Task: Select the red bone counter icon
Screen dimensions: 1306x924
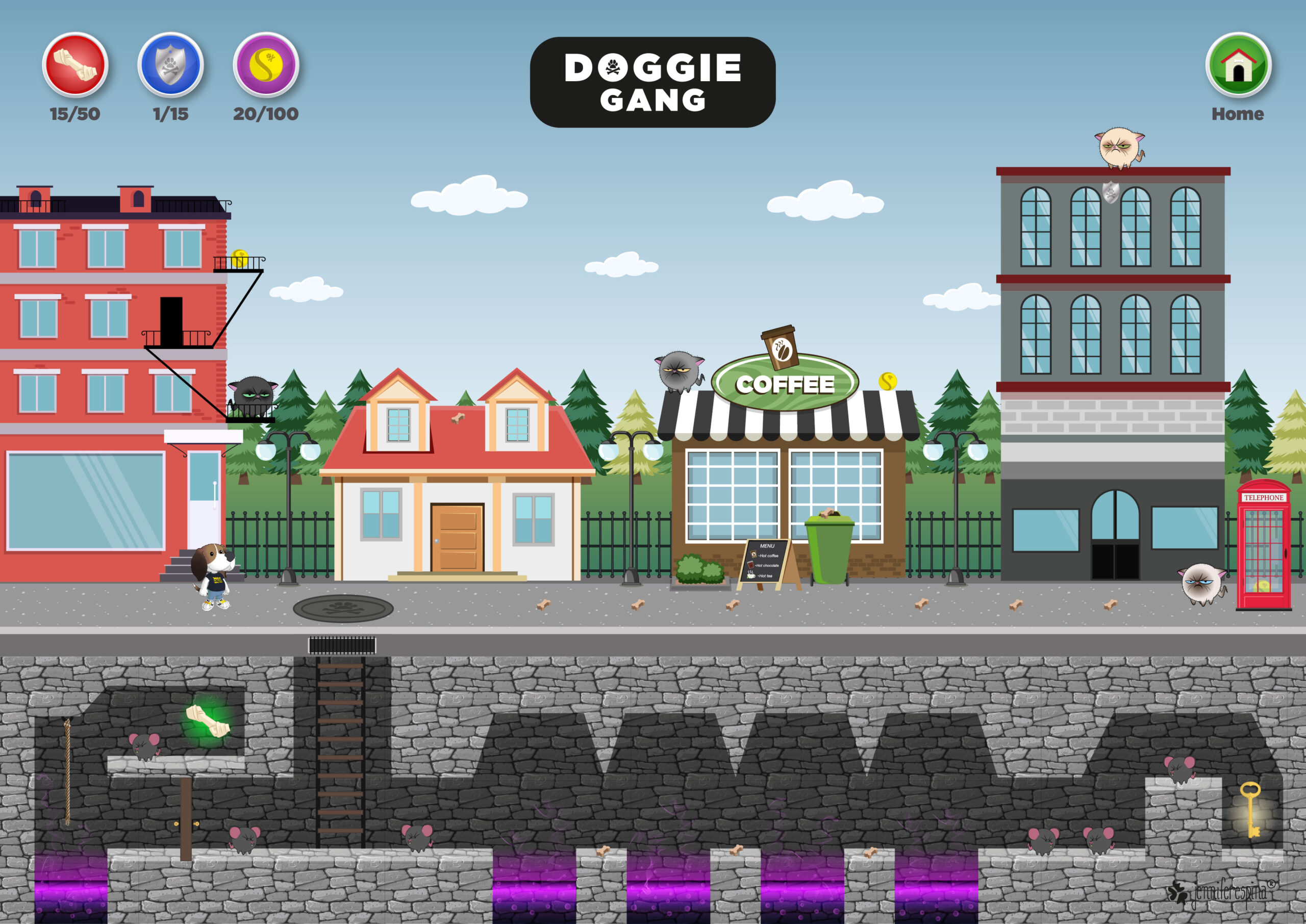Action: click(75, 65)
